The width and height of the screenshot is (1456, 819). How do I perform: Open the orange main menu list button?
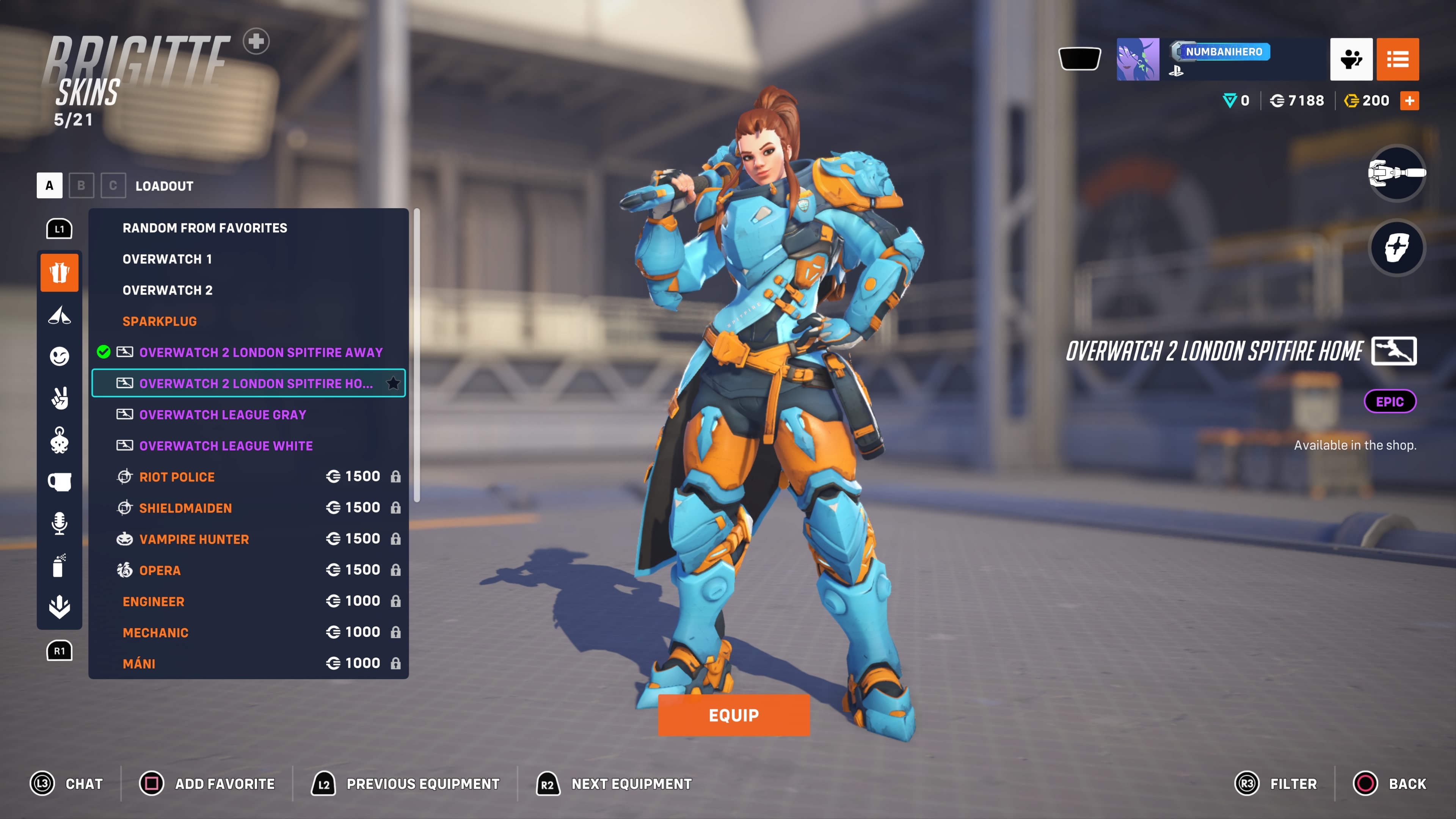(x=1397, y=60)
